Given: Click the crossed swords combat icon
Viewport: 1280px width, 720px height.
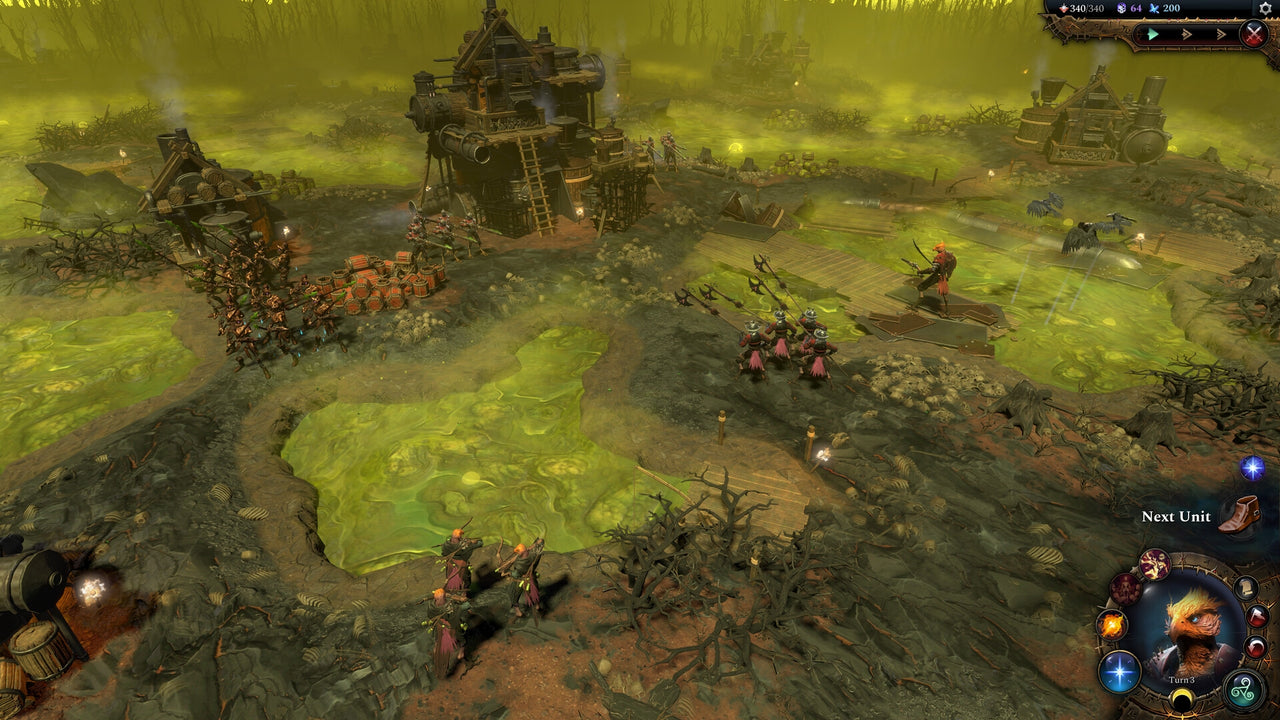Looking at the screenshot, I should tap(1254, 33).
